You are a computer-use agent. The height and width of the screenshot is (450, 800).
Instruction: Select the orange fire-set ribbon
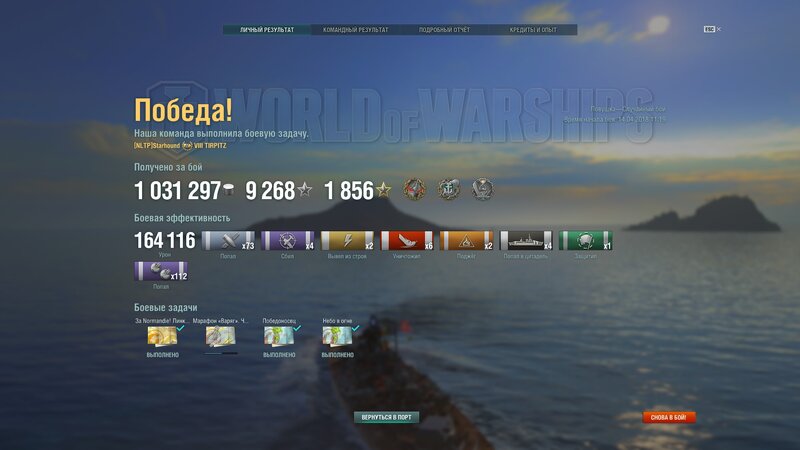[467, 241]
